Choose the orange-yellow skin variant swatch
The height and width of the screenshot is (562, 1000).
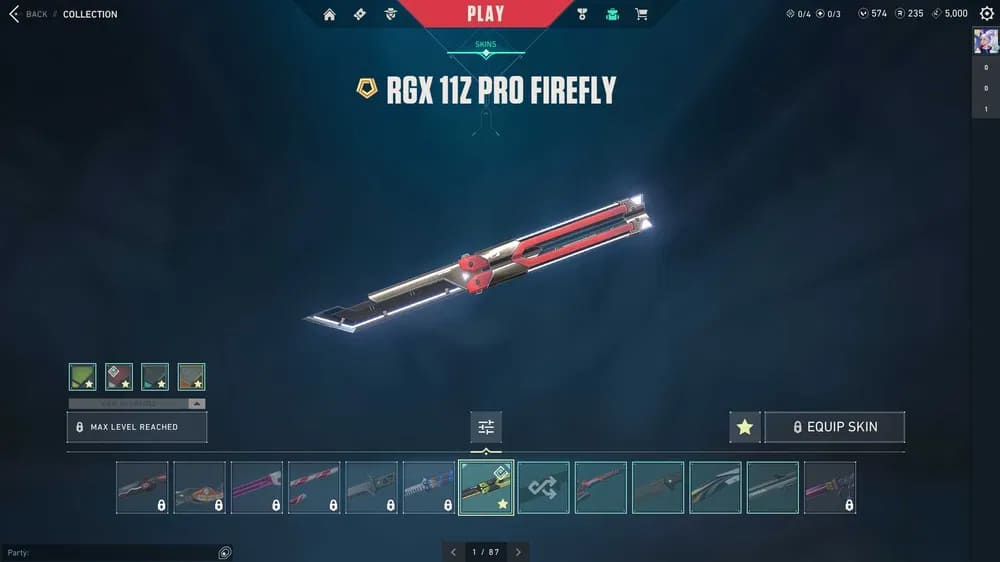(191, 376)
